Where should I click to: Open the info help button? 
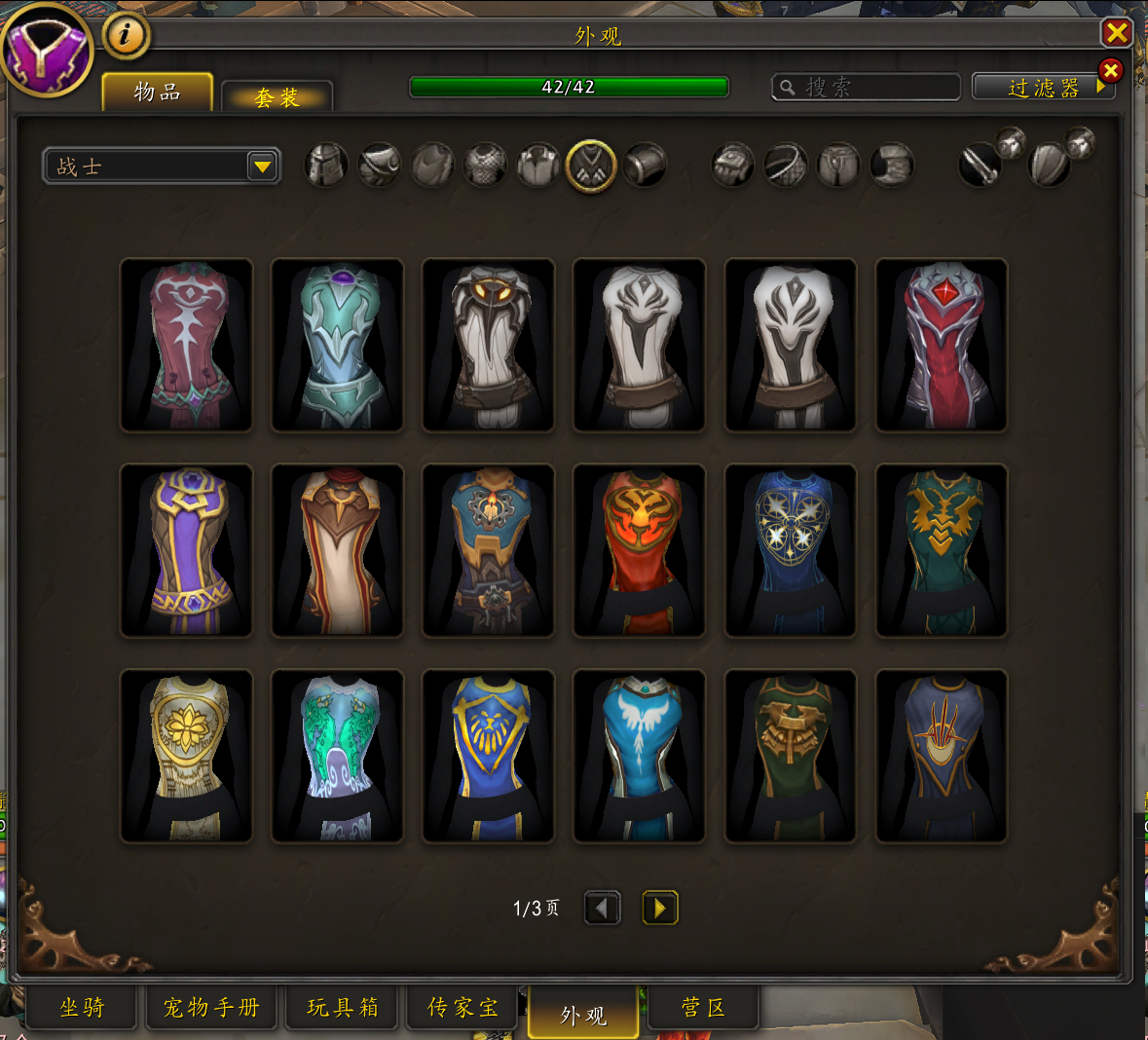point(125,36)
